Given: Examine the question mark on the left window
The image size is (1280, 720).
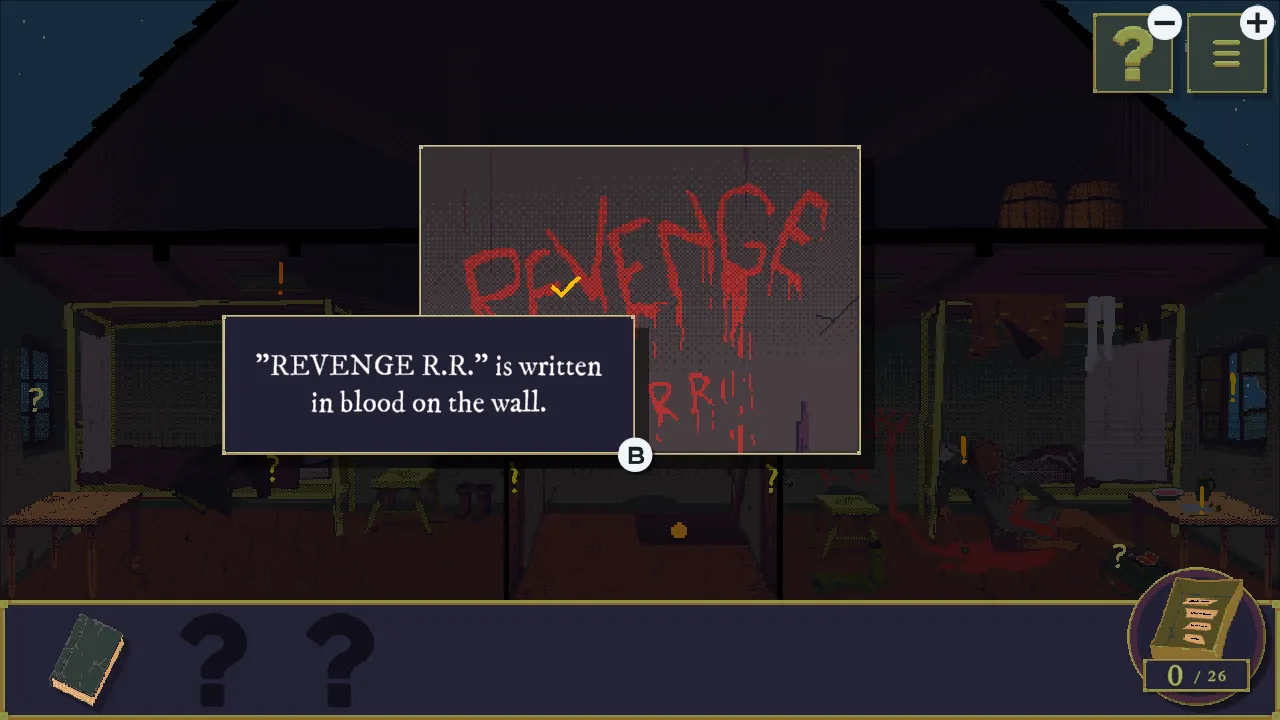Looking at the screenshot, I should click(x=36, y=398).
